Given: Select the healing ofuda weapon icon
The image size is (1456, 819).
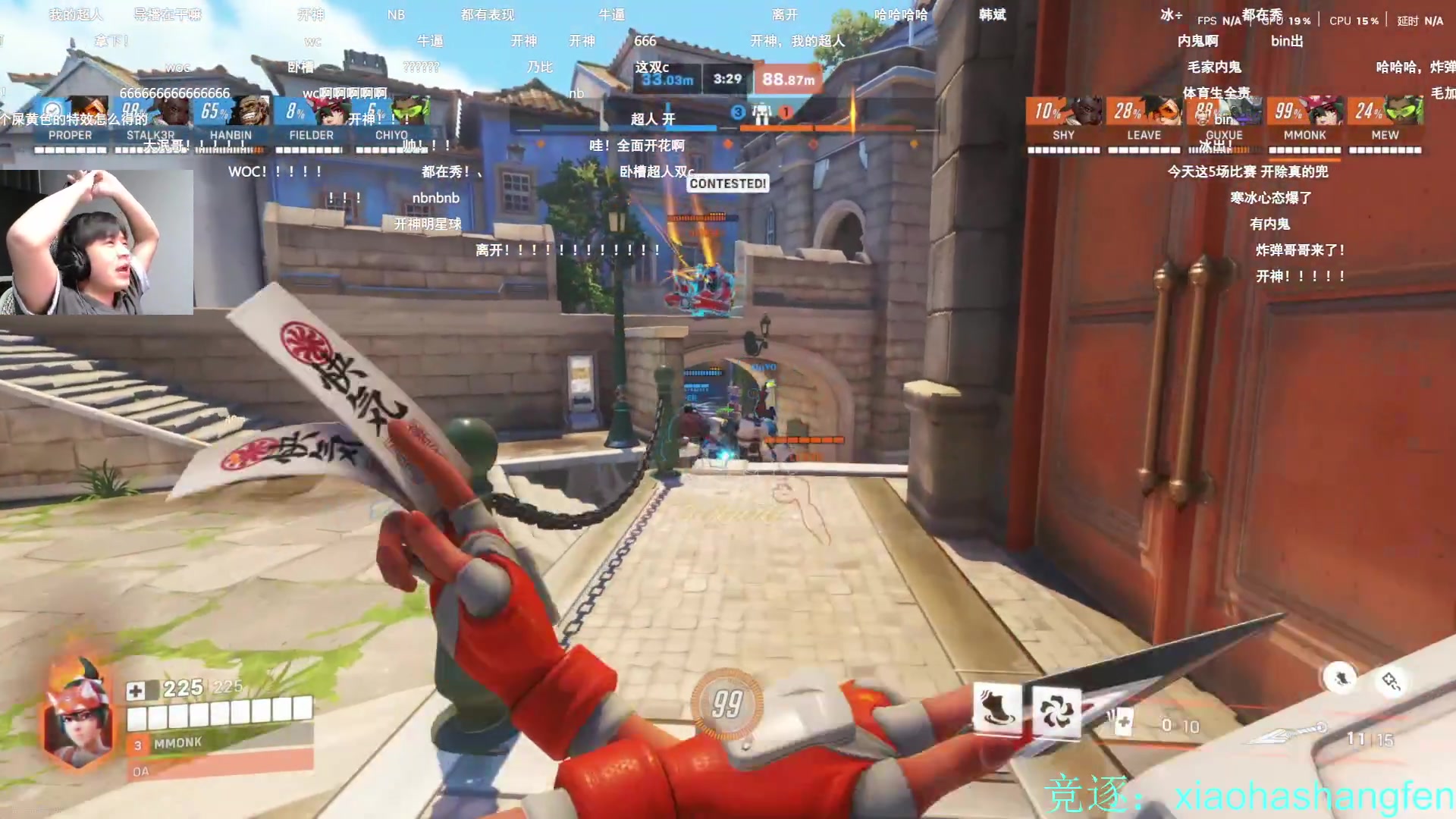Looking at the screenshot, I should (1121, 721).
